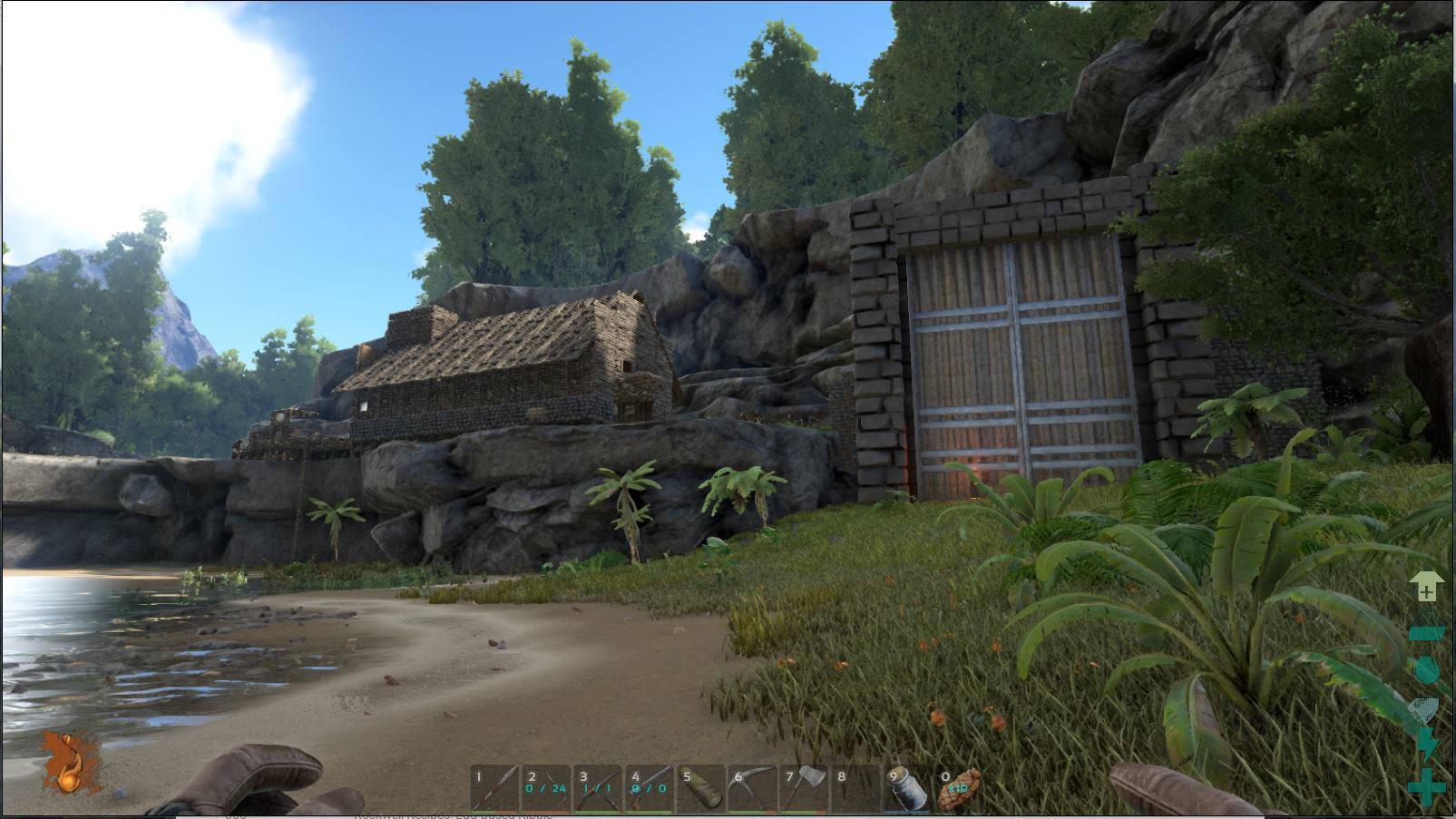
Task: Select the spear in hotbar slot 1
Action: (494, 788)
